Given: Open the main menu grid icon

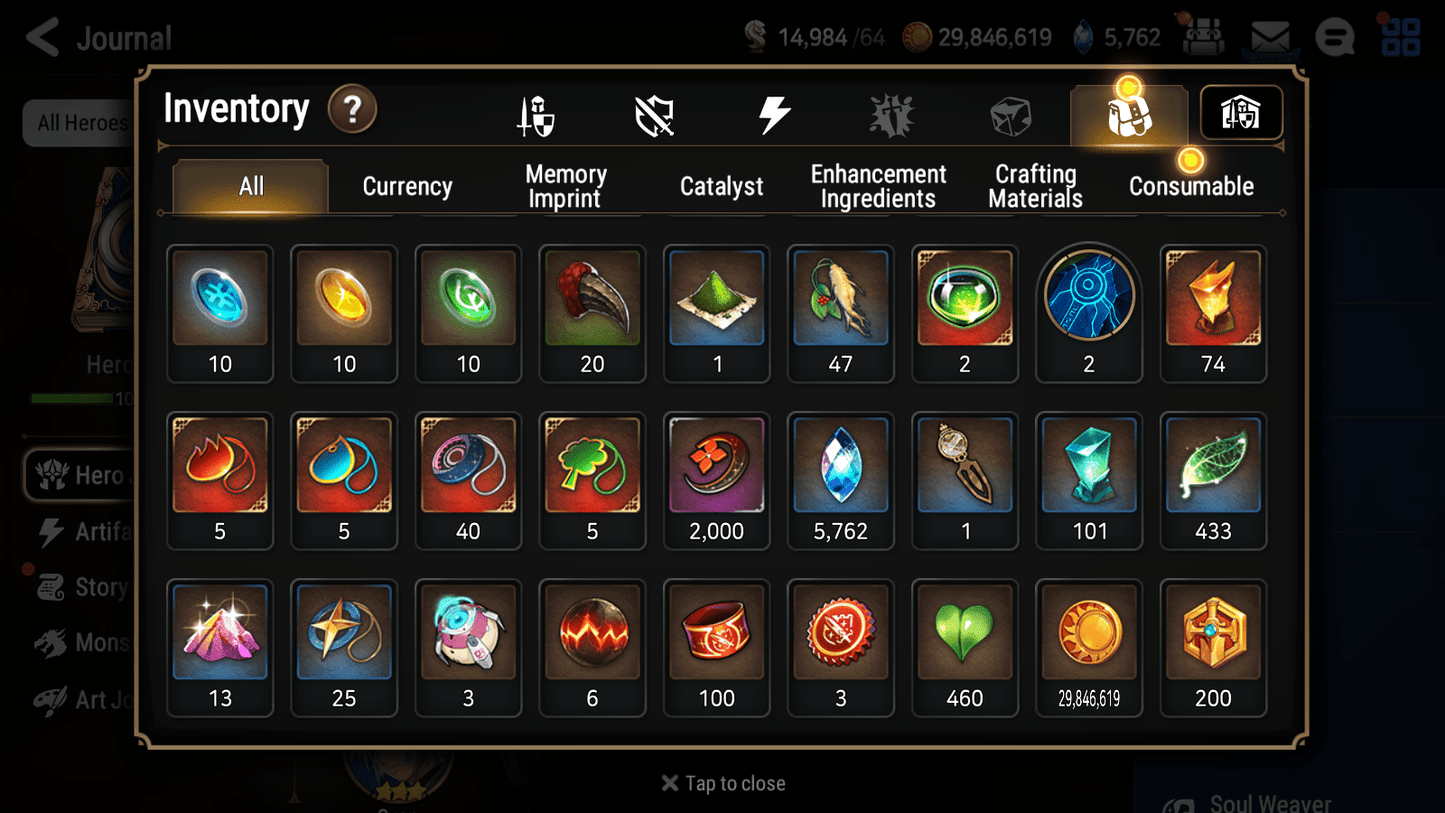Looking at the screenshot, I should click(x=1399, y=37).
